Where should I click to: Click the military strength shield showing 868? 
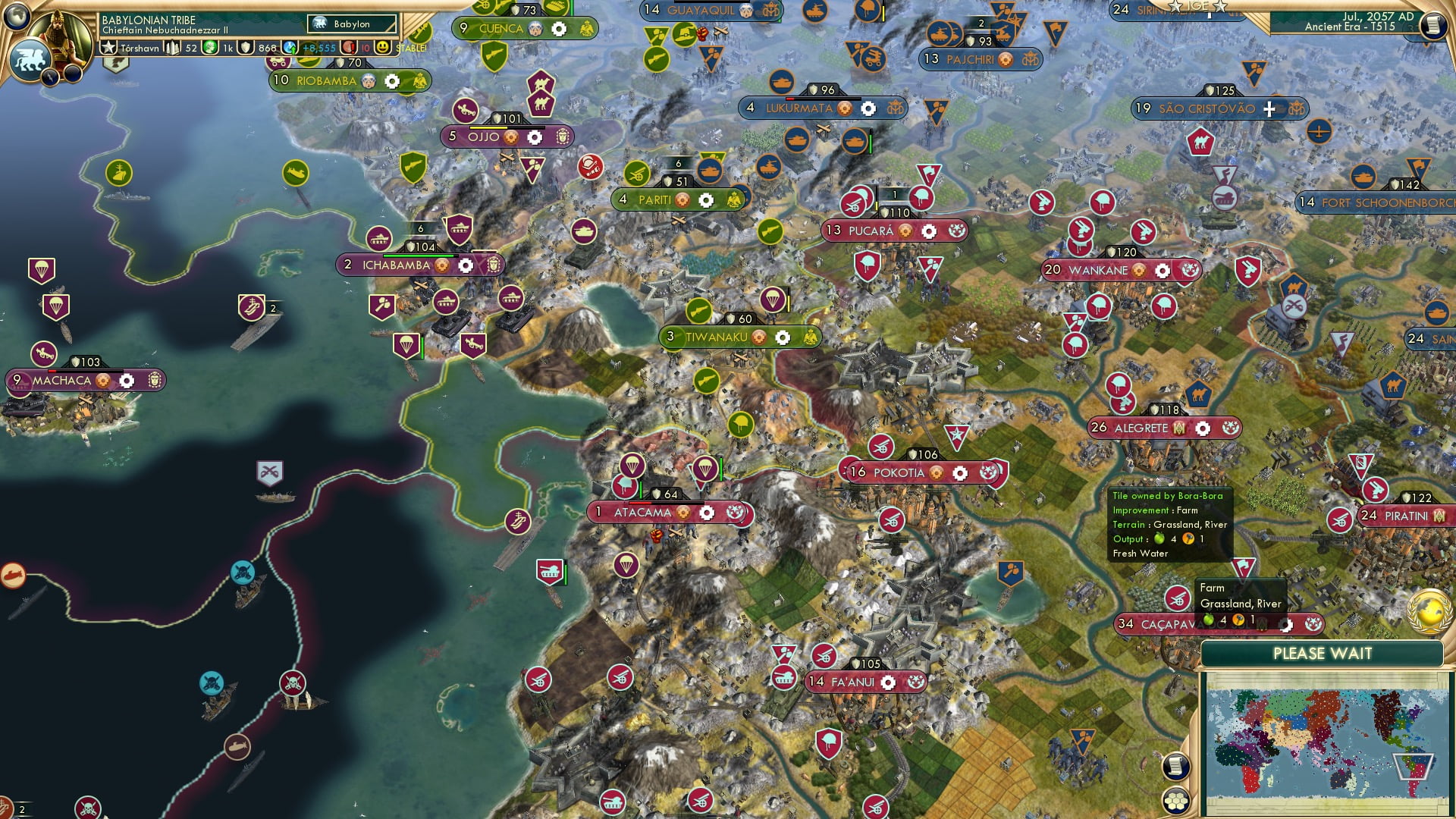click(x=246, y=48)
